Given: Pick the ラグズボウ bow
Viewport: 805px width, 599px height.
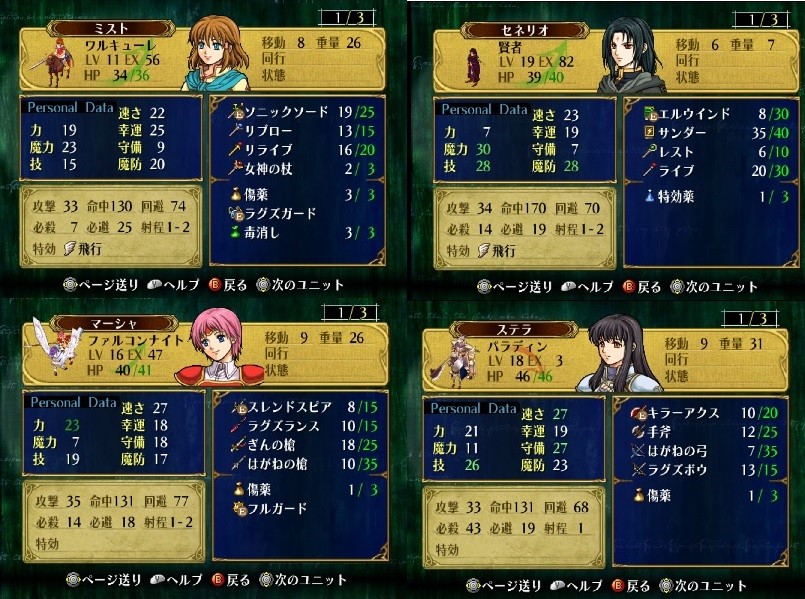Looking at the screenshot, I should (682, 470).
